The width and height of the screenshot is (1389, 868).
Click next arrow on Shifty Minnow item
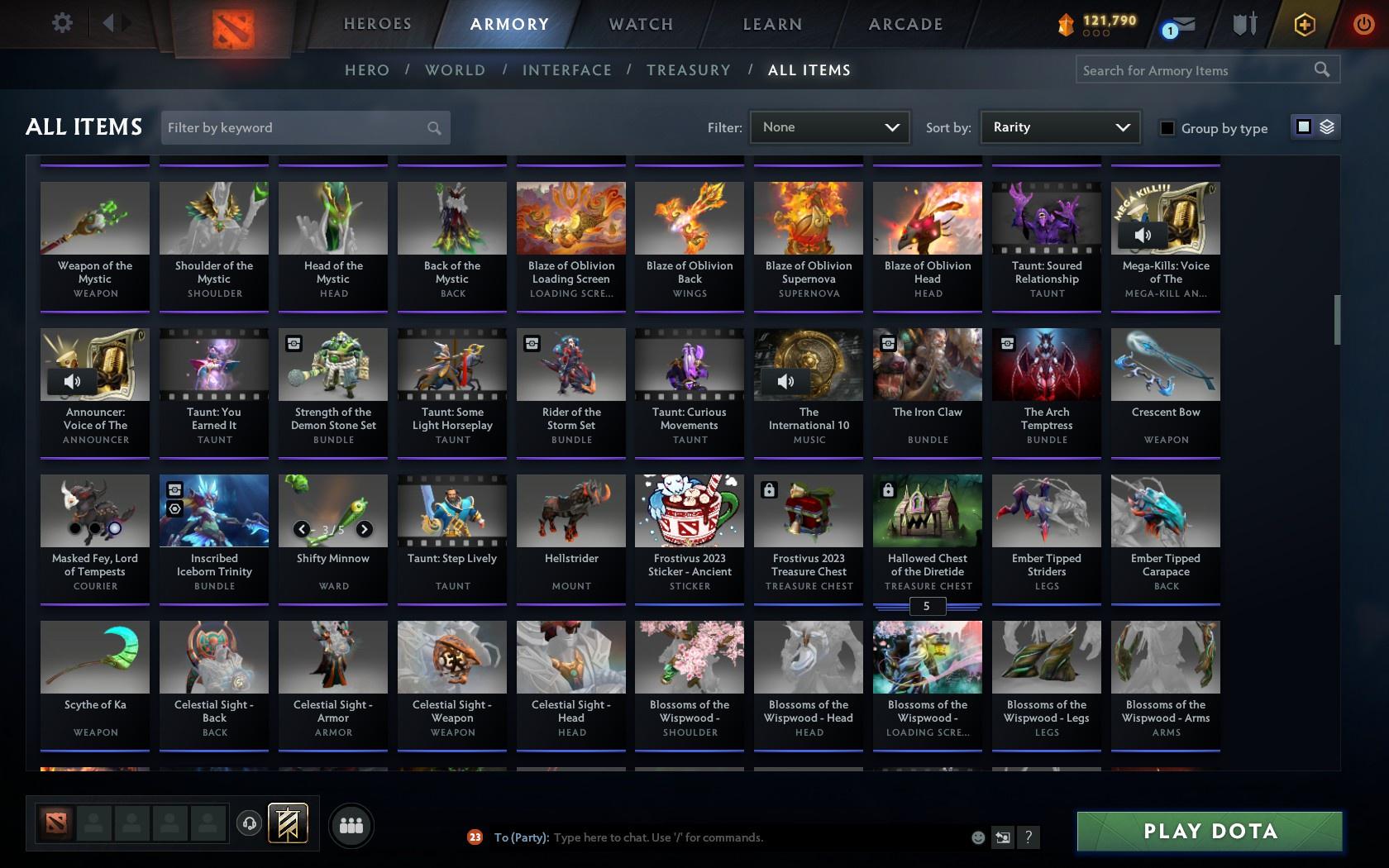[364, 527]
